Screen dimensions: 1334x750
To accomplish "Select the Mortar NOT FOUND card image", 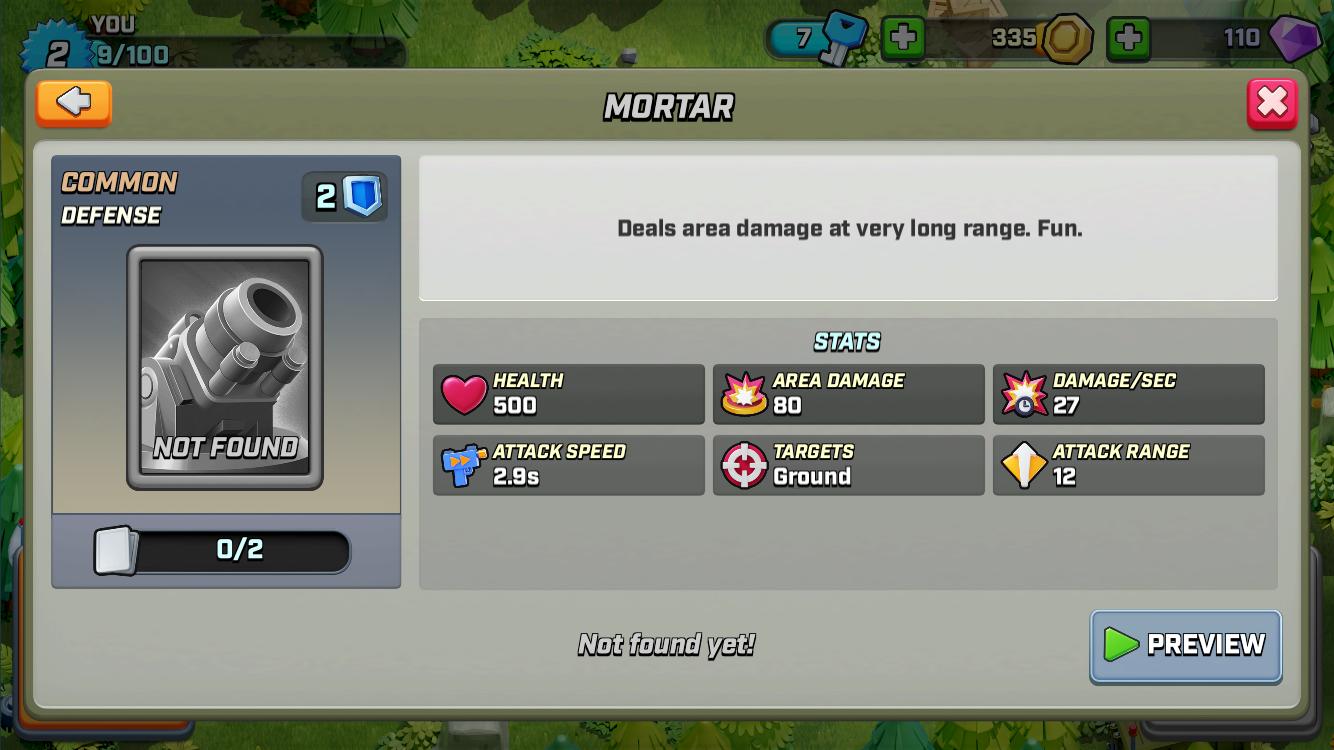I will click(x=225, y=370).
